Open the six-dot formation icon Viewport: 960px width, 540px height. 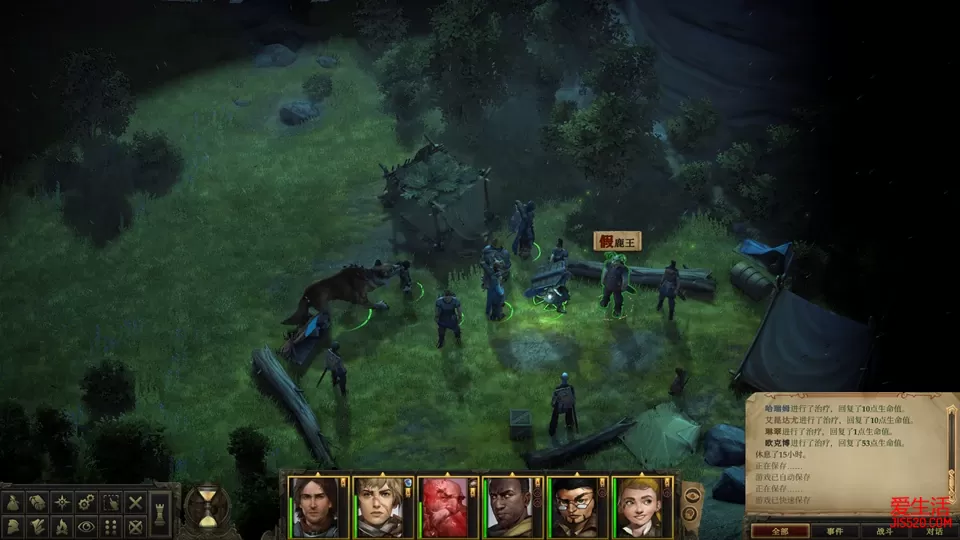(x=112, y=524)
